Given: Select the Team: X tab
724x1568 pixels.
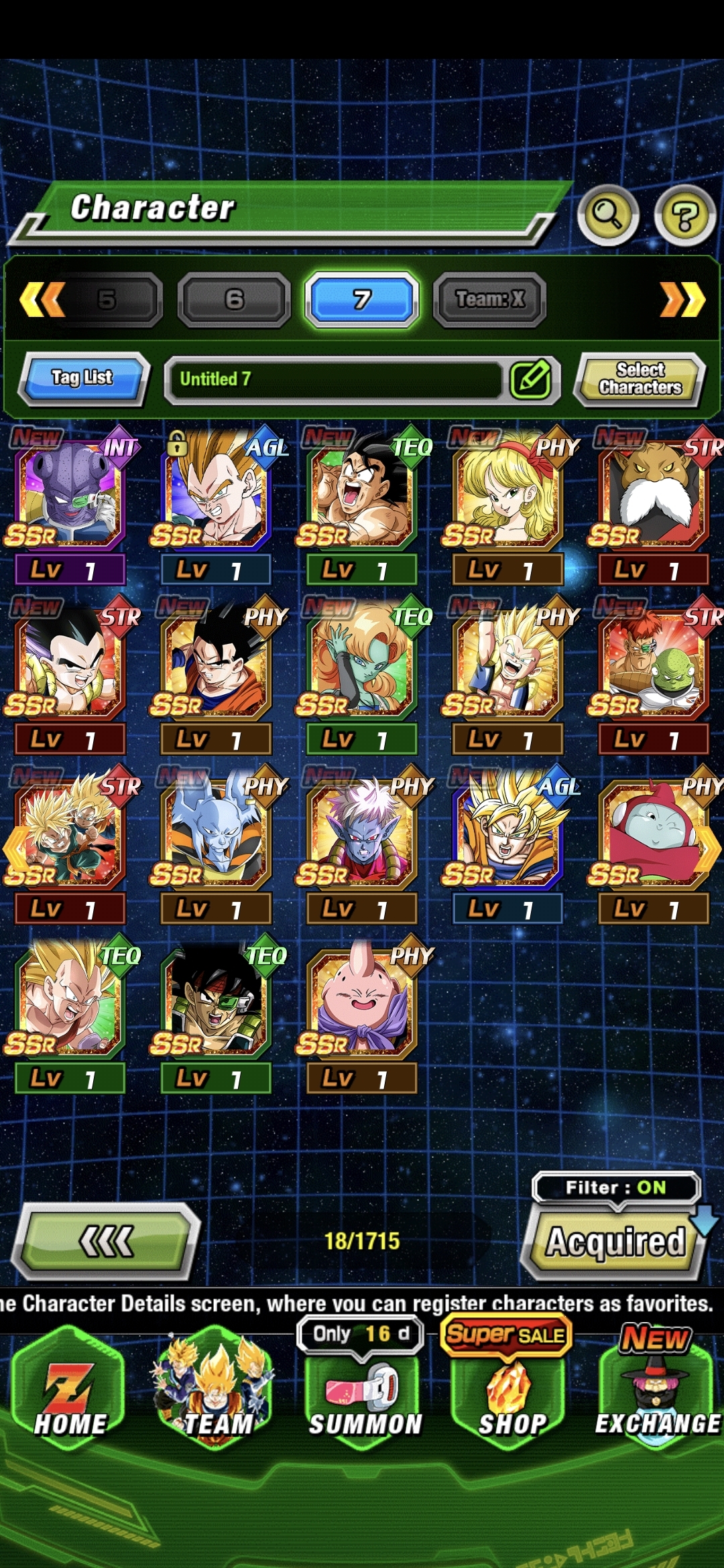Looking at the screenshot, I should tap(489, 300).
